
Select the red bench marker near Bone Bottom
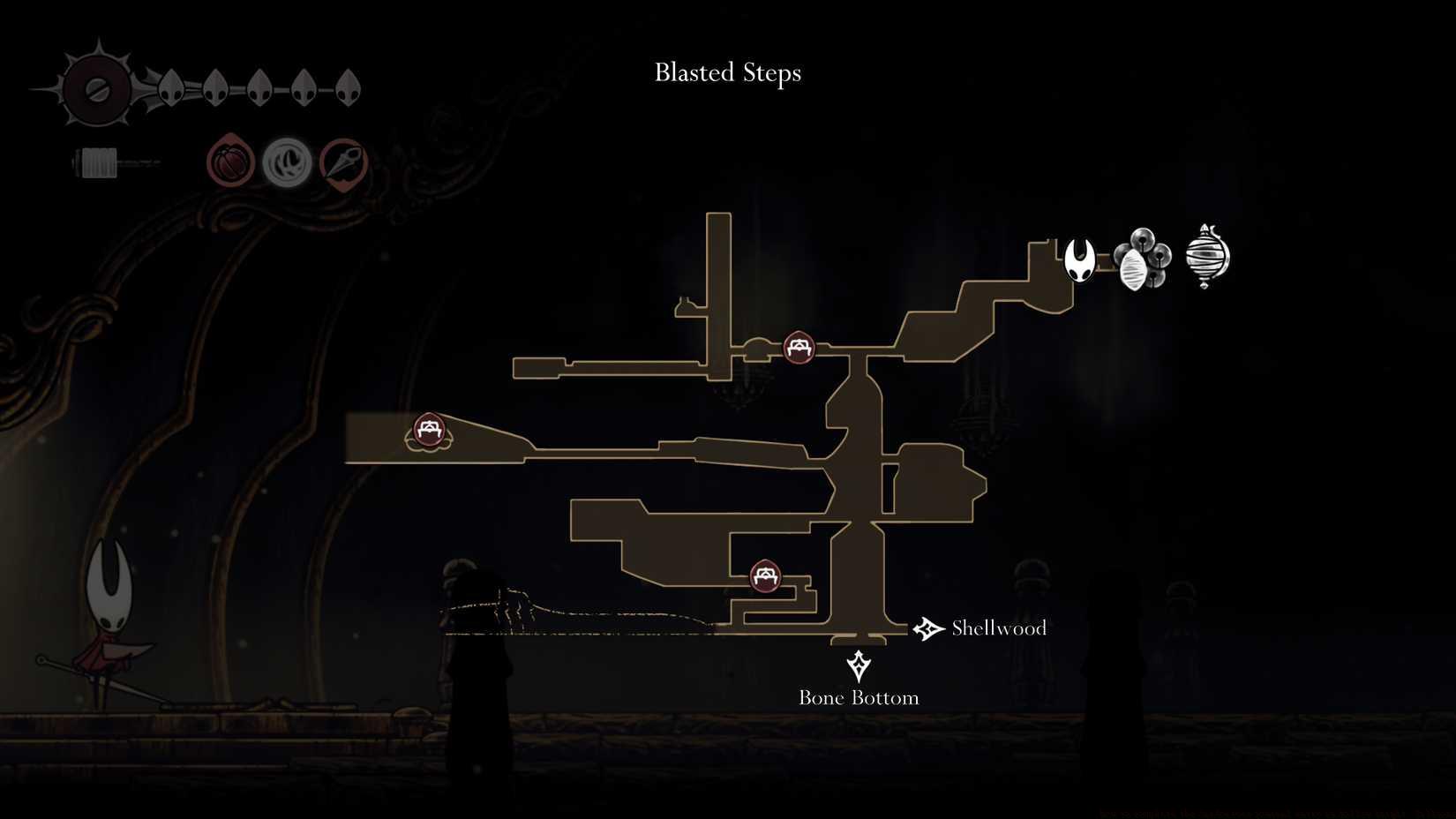point(764,576)
